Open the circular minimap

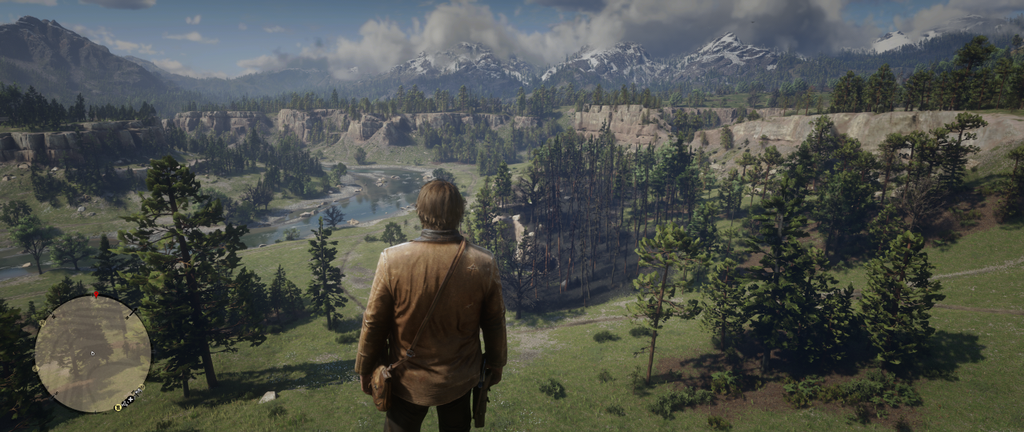[x=92, y=353]
